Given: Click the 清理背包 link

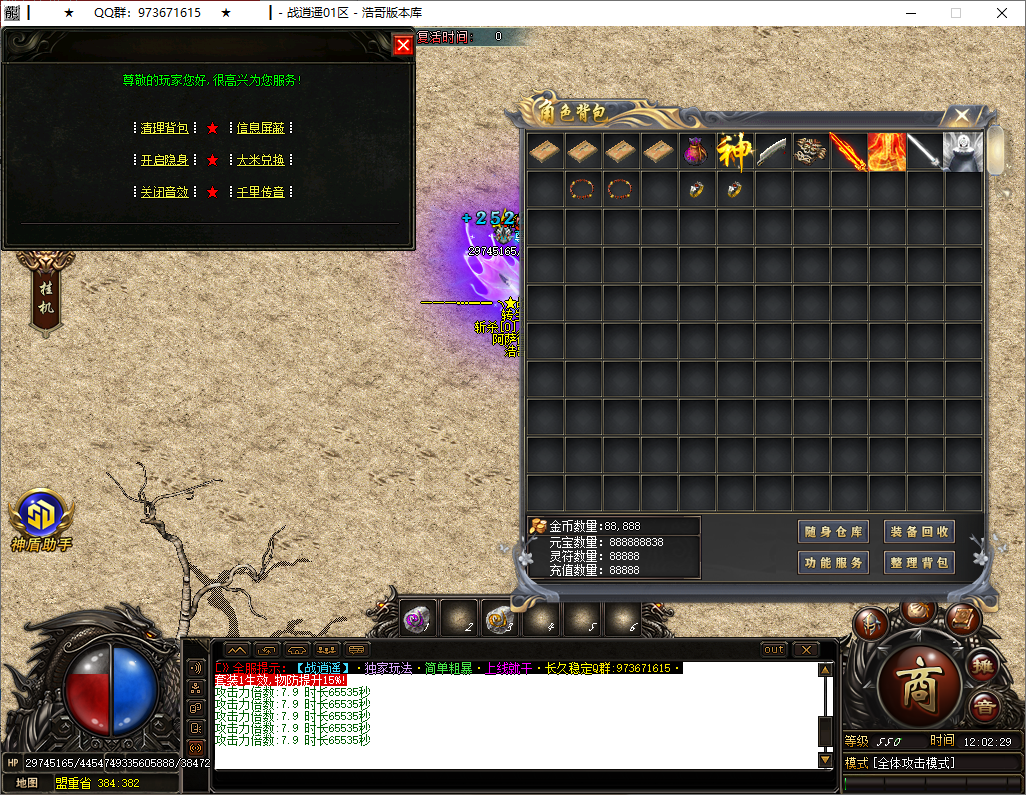Looking at the screenshot, I should 164,128.
